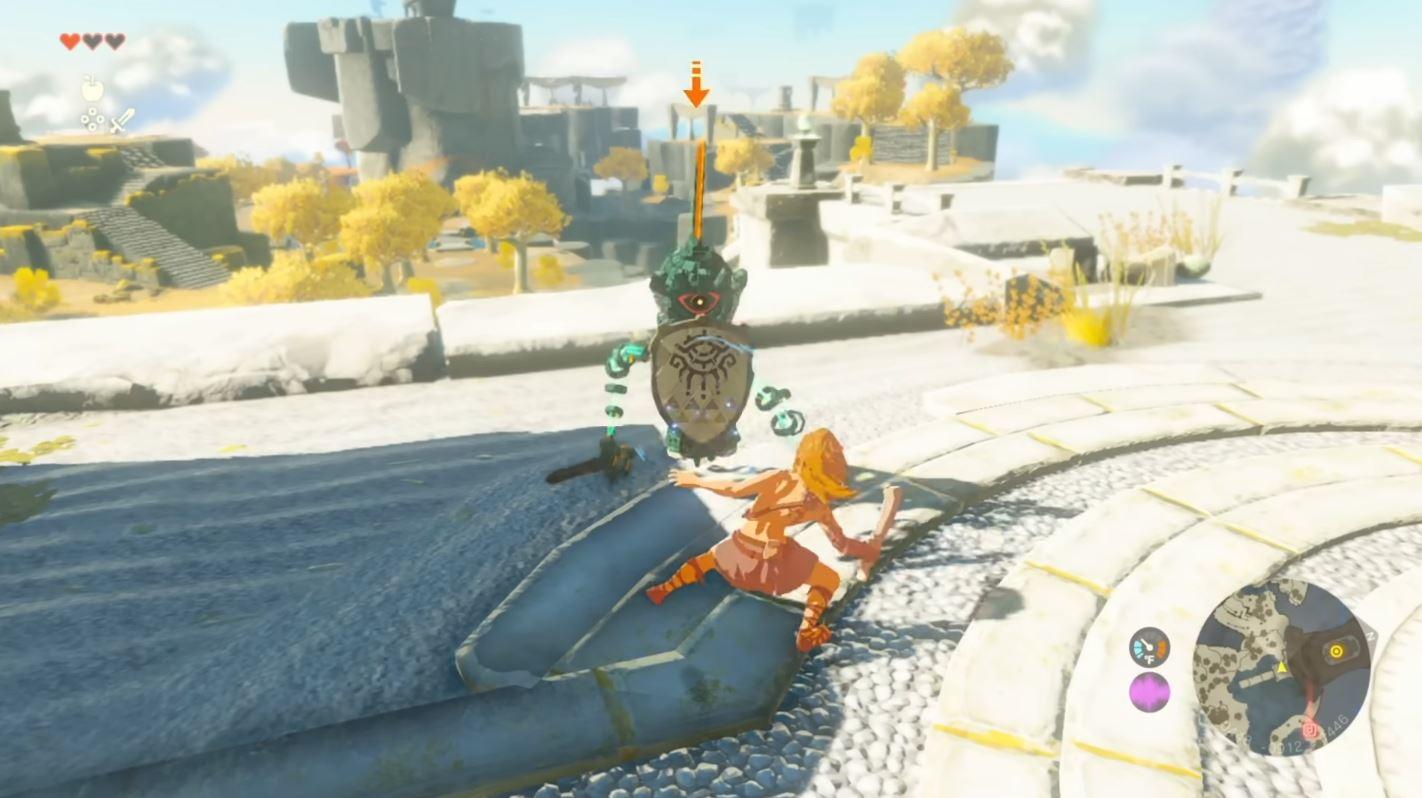Screen dimensions: 1422x798
Task: Select the sword weapon icon
Action: [x=122, y=121]
